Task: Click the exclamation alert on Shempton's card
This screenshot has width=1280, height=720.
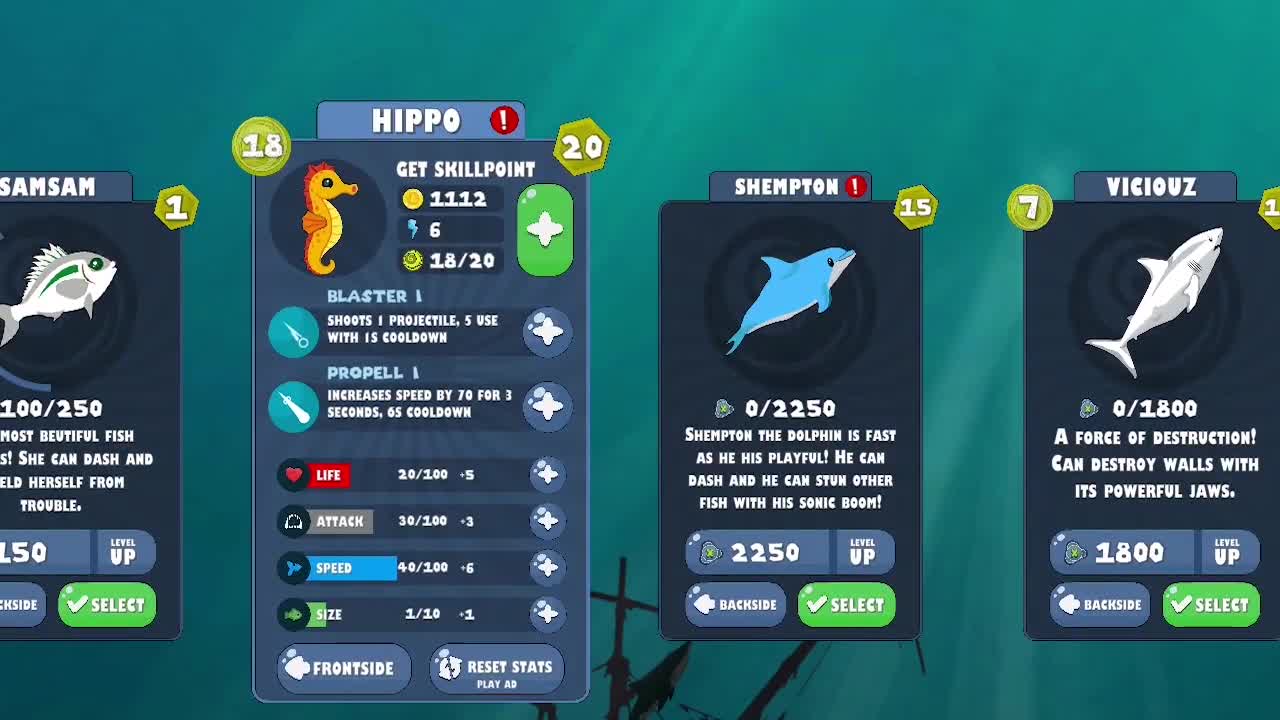Action: click(857, 185)
